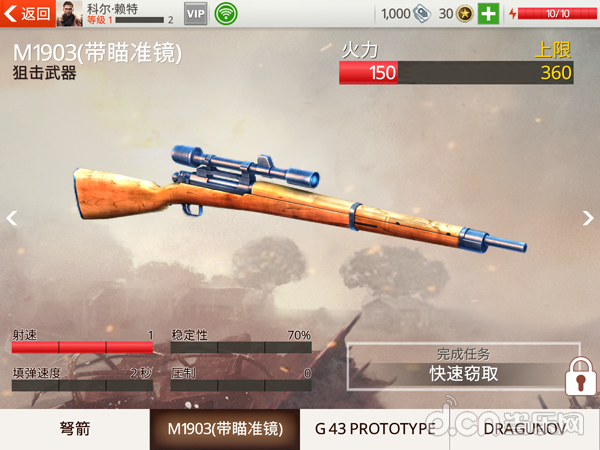Show the previous weapon with left arrow

click(12, 218)
